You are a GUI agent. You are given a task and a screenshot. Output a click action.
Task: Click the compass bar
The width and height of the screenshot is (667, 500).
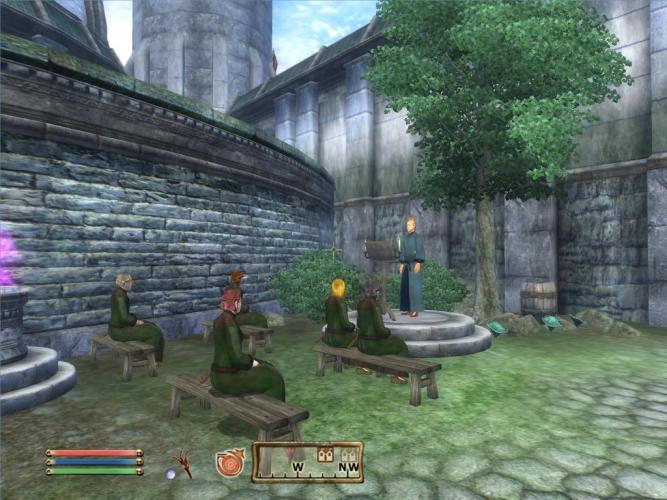click(x=307, y=462)
